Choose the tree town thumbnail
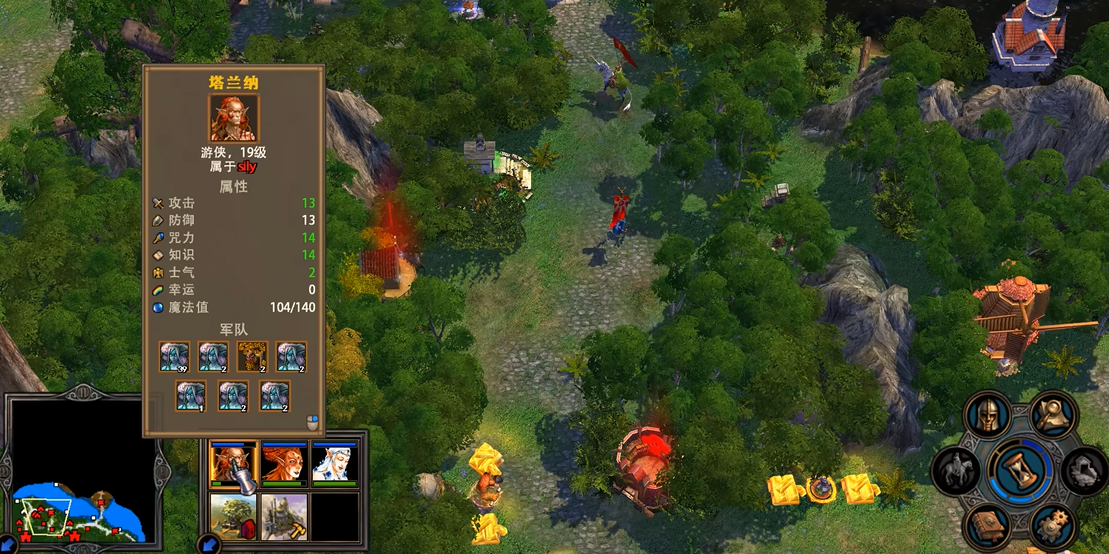The image size is (1109, 554). 233,516
